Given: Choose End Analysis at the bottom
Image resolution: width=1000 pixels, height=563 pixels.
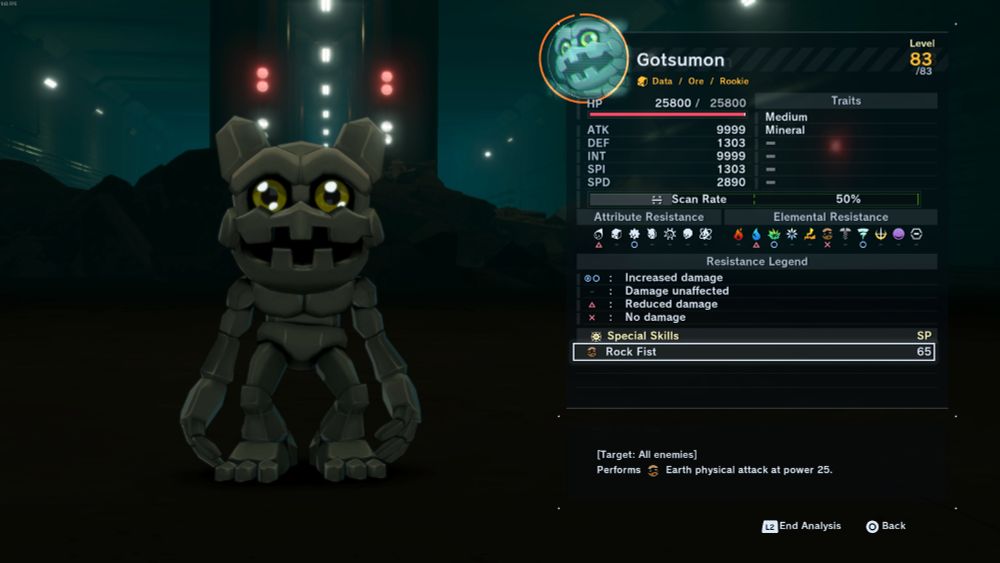Looking at the screenshot, I should coord(802,526).
